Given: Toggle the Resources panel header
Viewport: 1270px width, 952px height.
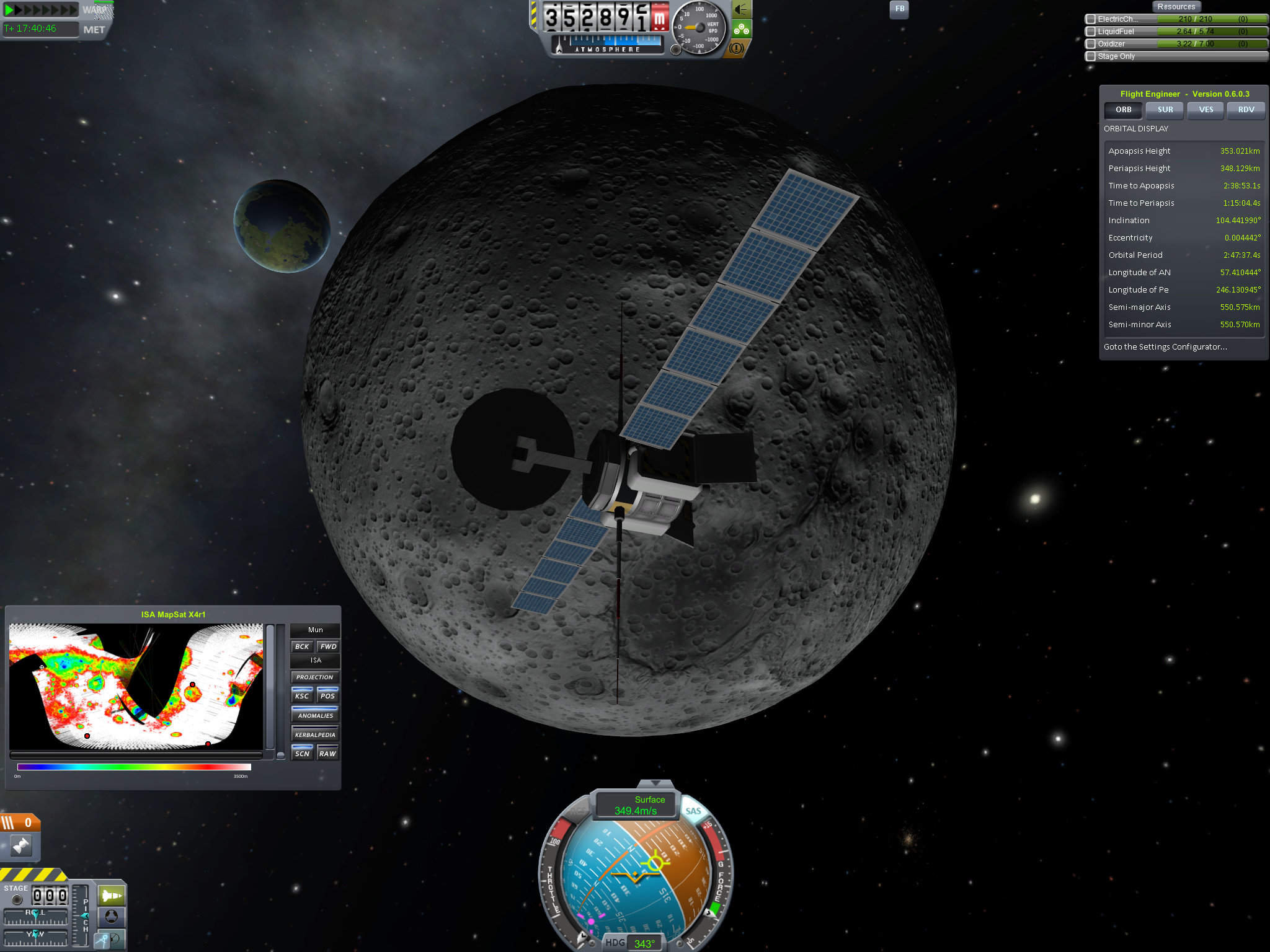Looking at the screenshot, I should [x=1176, y=7].
